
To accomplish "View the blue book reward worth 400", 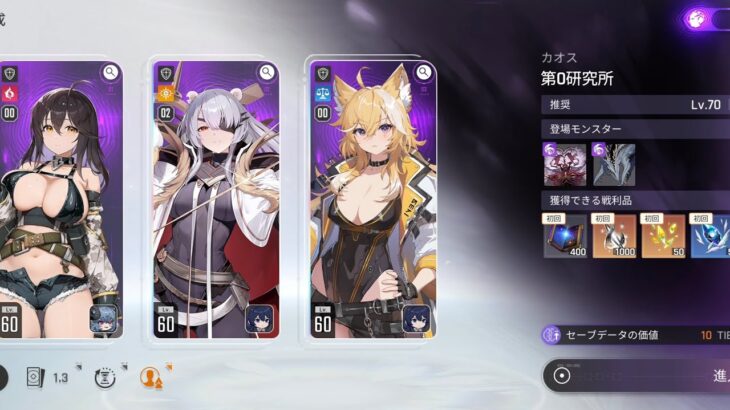I will point(565,235).
